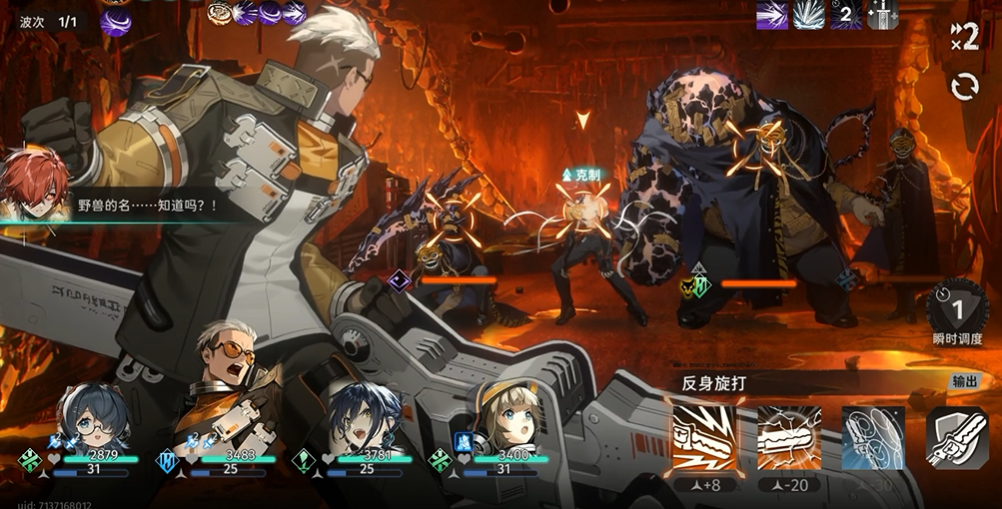Open the purple orb icon beside wave counter
The width and height of the screenshot is (1002, 509).
click(x=115, y=21)
